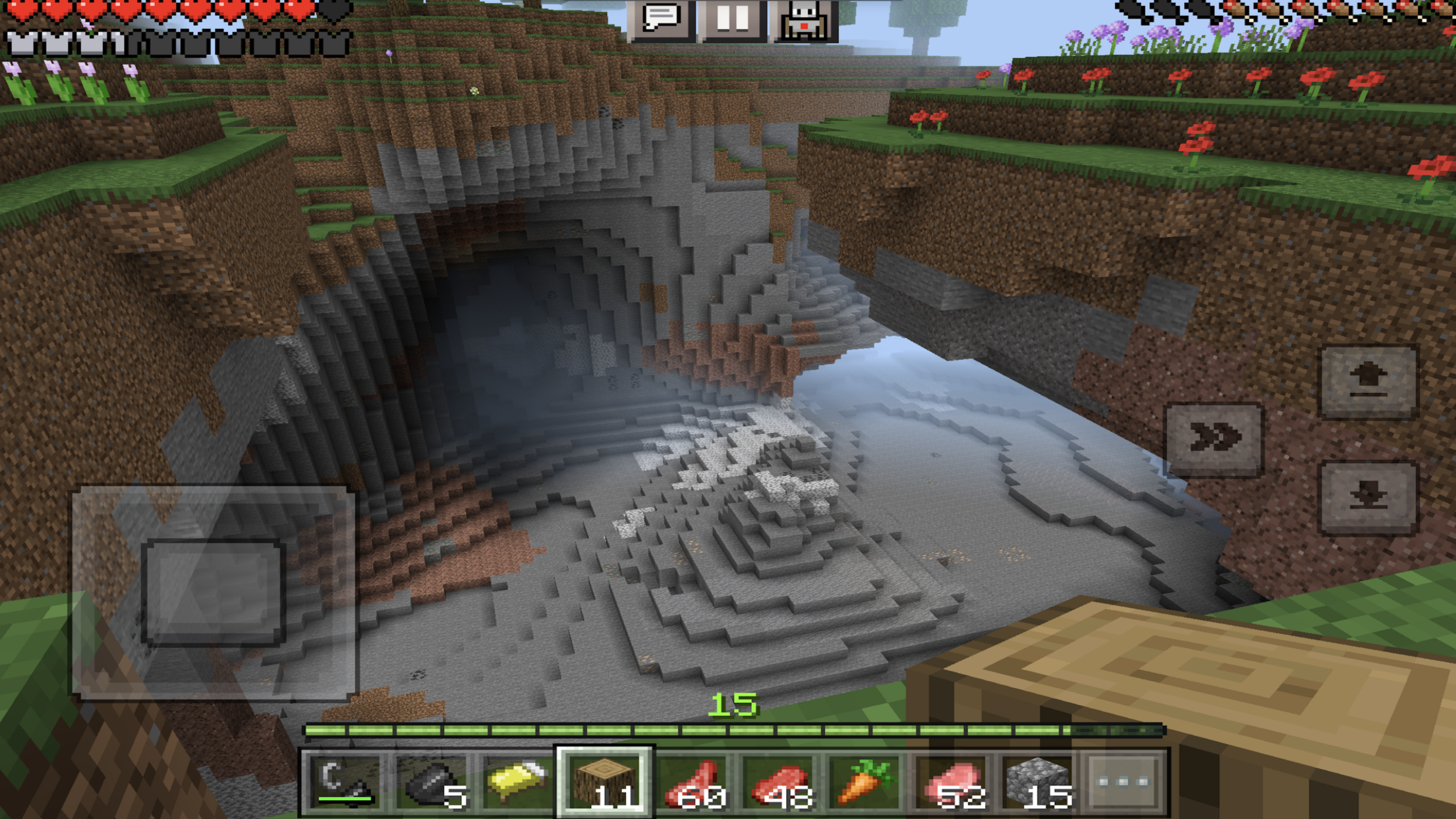Select the carrot hotbar slot

coord(866,782)
